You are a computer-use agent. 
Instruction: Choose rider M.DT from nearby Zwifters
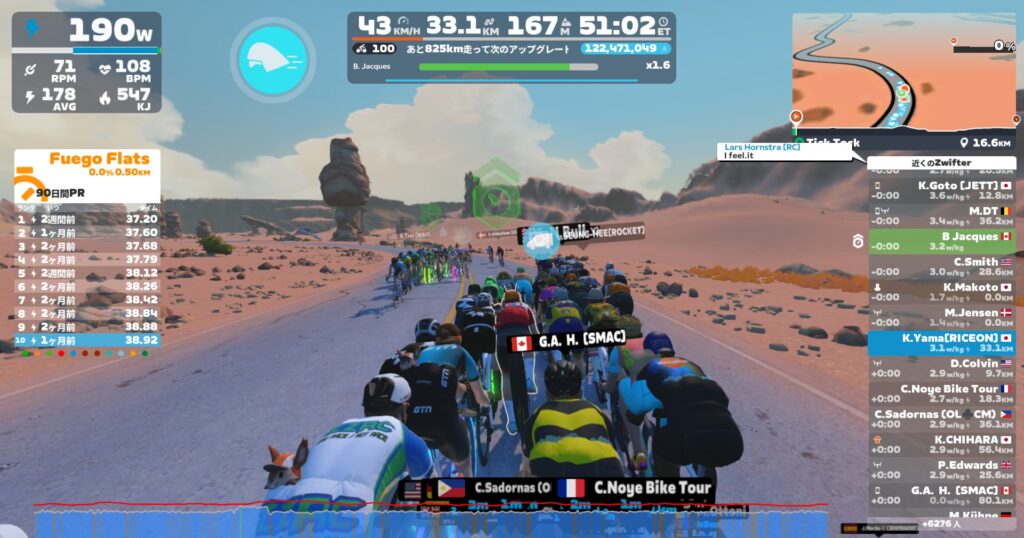(942, 216)
